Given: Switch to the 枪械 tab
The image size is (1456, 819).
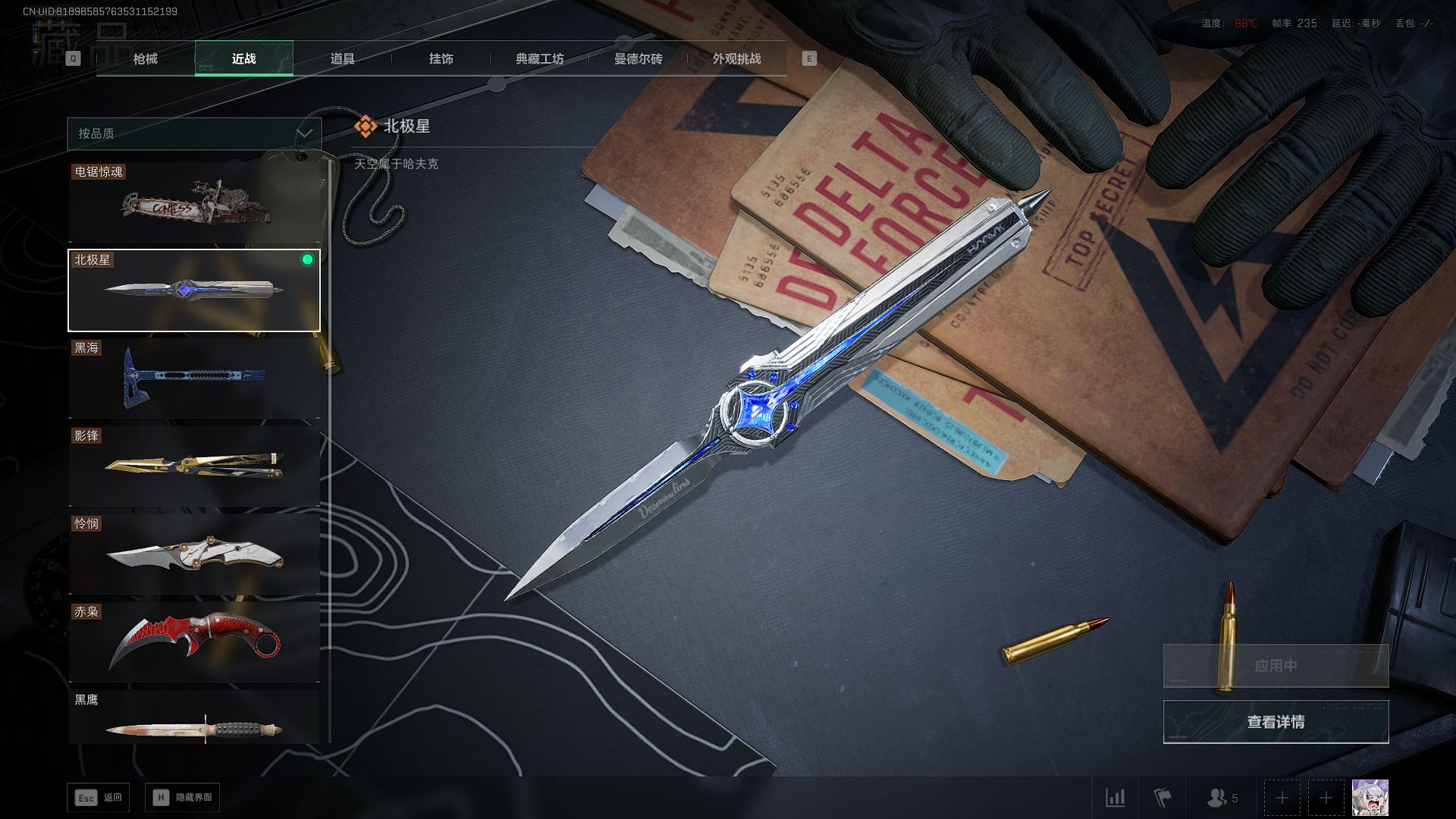Looking at the screenshot, I should 146,59.
